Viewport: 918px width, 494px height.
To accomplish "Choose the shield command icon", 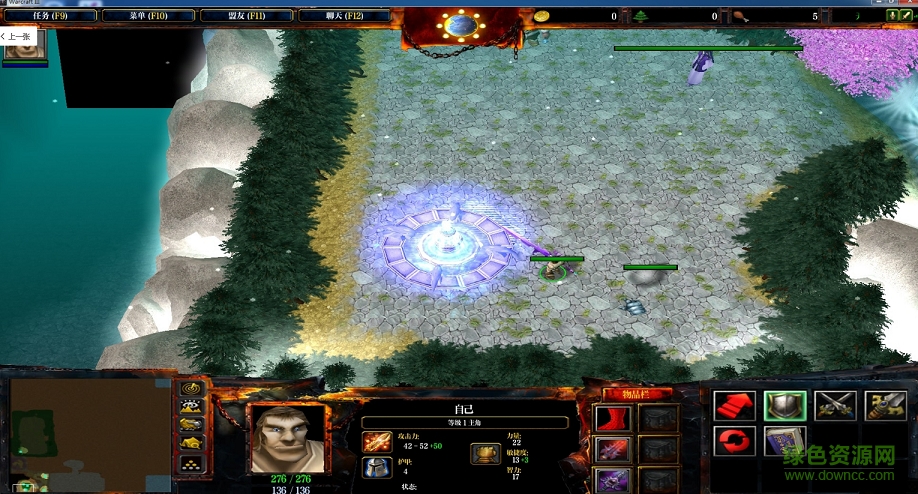I will pos(785,405).
